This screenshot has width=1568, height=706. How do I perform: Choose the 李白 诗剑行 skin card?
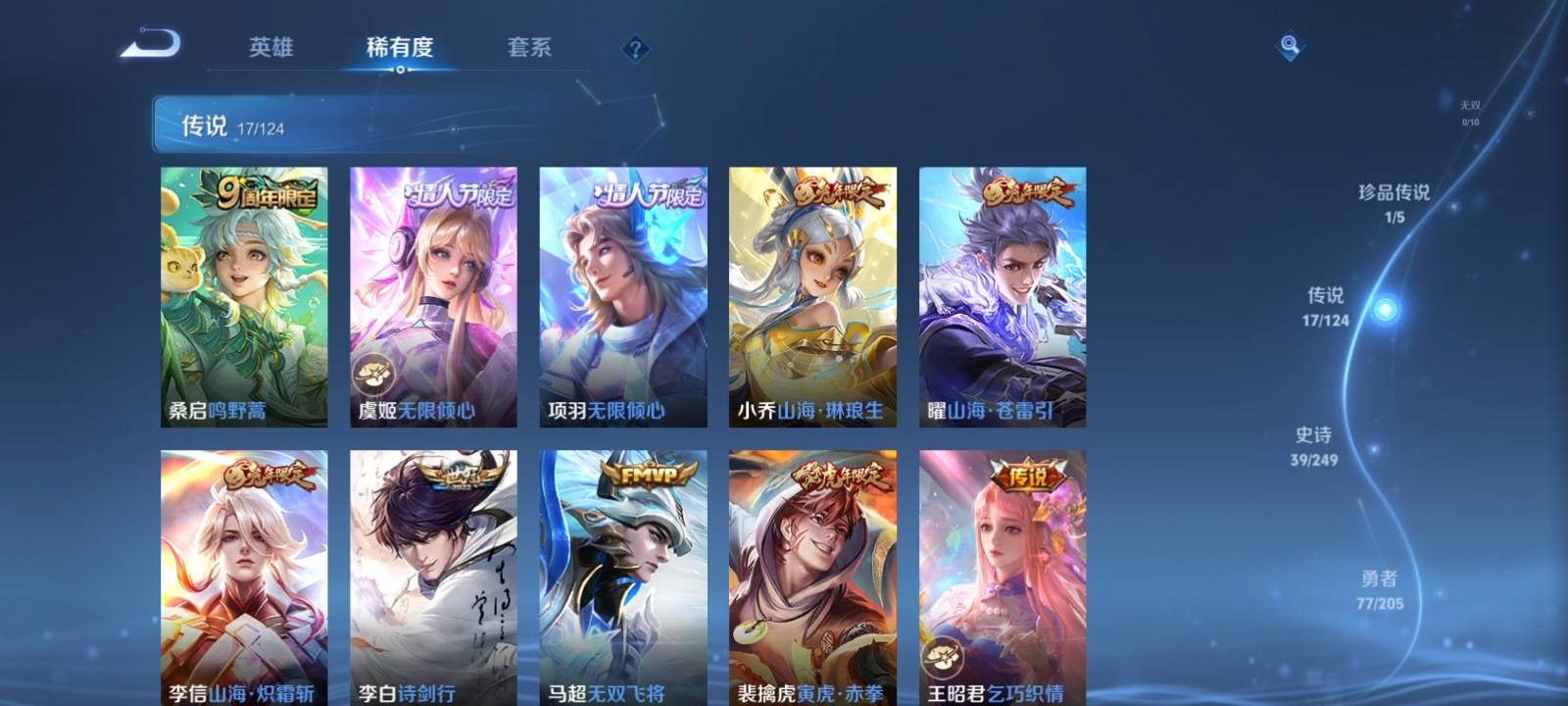433,579
